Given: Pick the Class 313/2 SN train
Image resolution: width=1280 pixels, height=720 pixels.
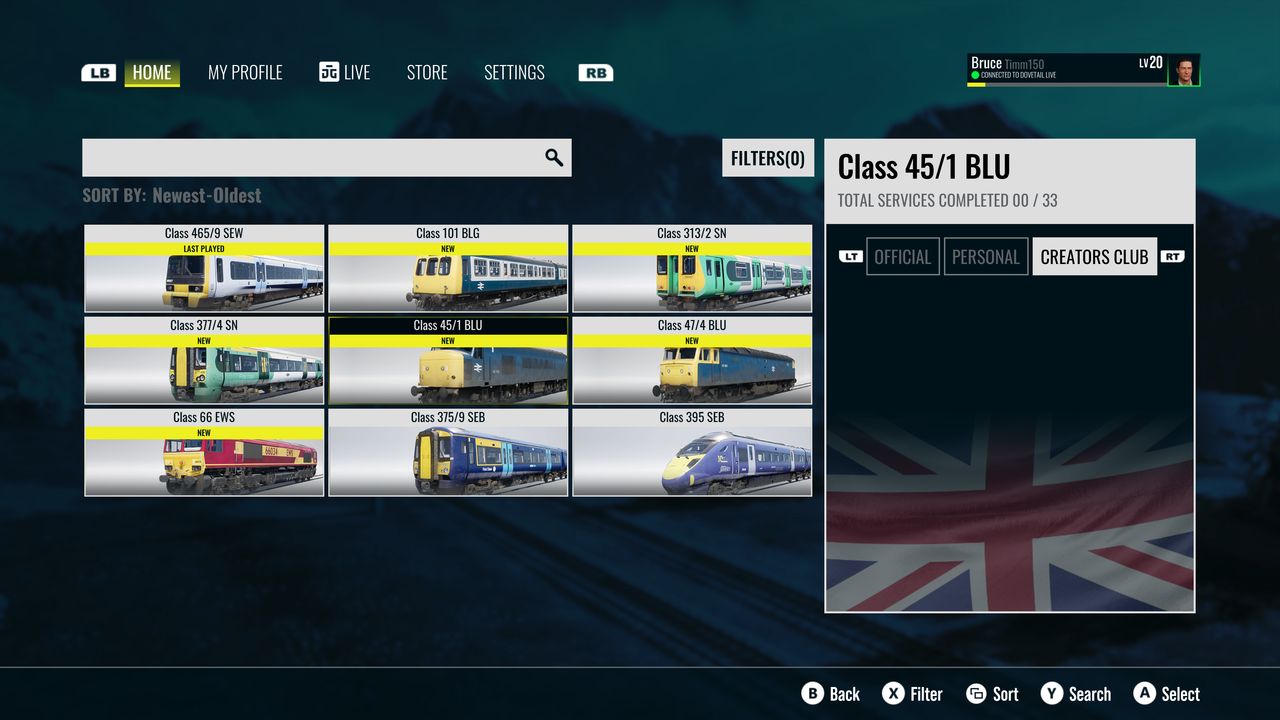Looking at the screenshot, I should coord(692,269).
